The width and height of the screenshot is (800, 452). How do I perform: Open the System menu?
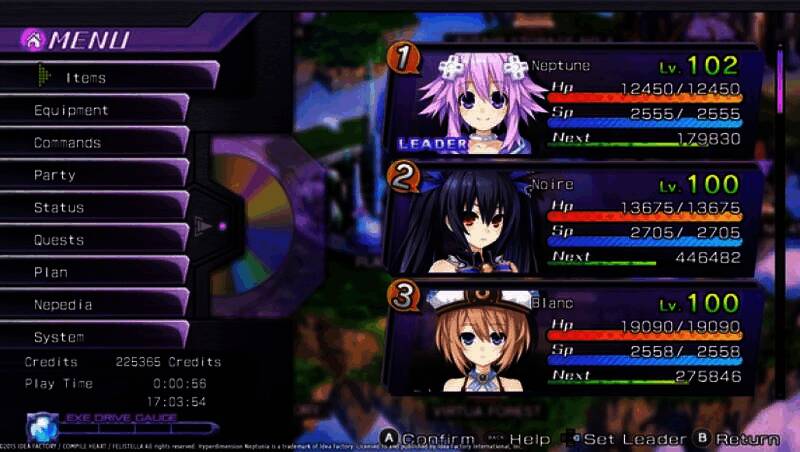pos(95,337)
